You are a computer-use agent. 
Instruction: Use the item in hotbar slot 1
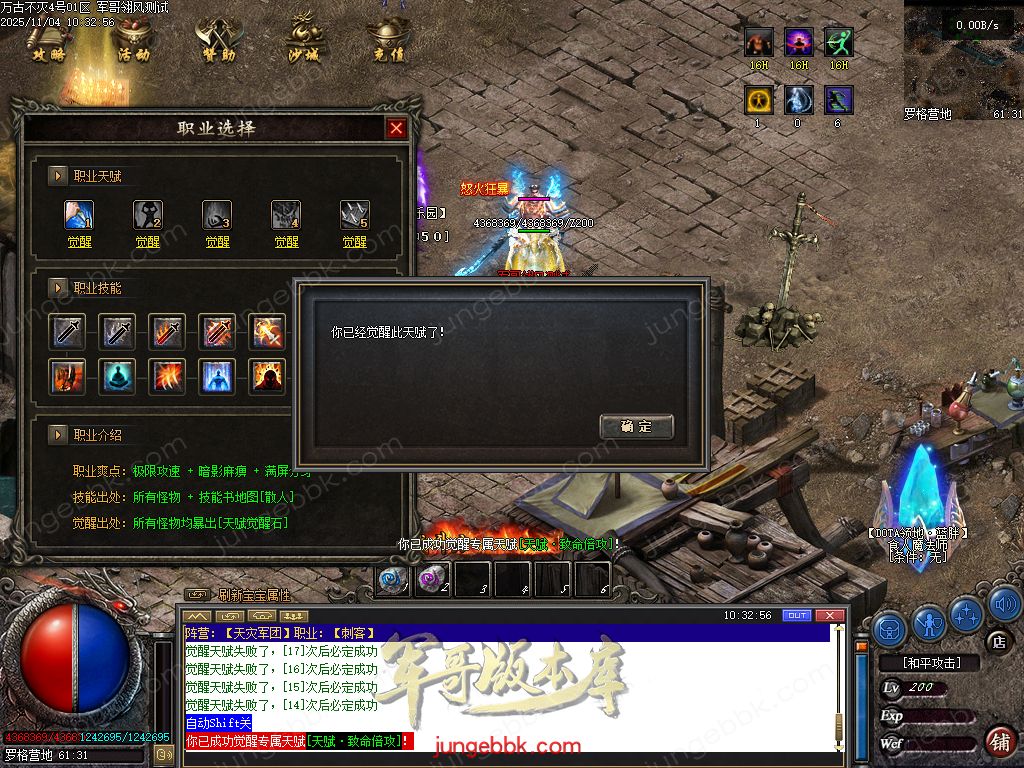pos(393,579)
